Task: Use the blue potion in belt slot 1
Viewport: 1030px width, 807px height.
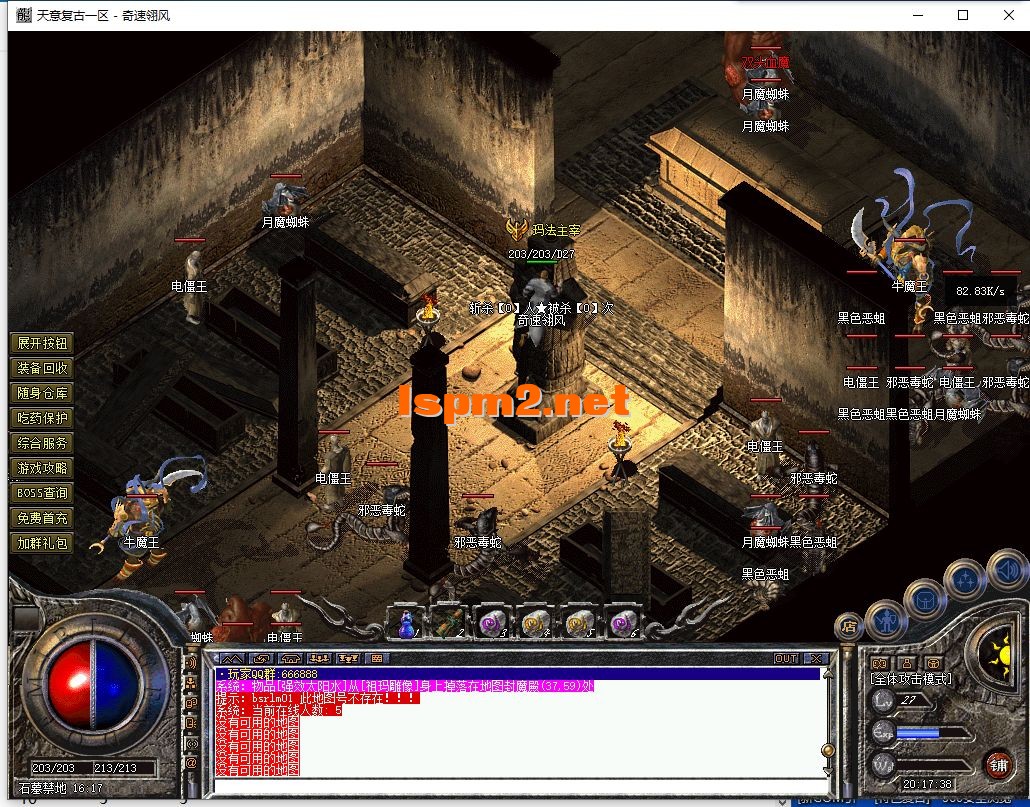Action: pyautogui.click(x=407, y=623)
